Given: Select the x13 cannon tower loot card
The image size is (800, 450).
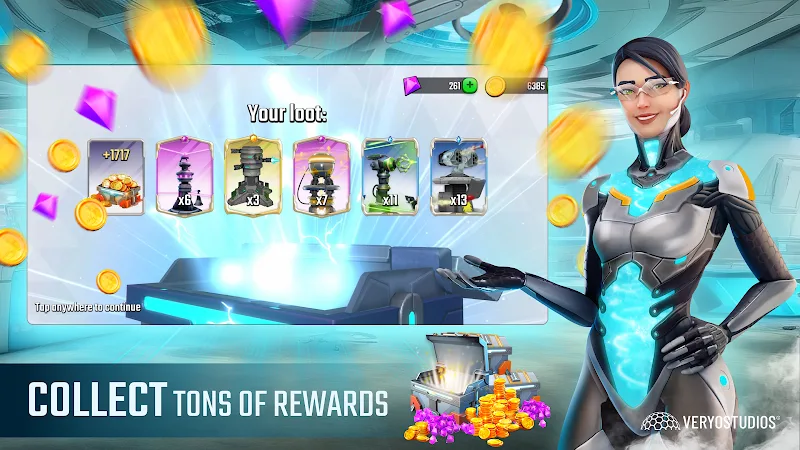Looking at the screenshot, I should coord(458,175).
